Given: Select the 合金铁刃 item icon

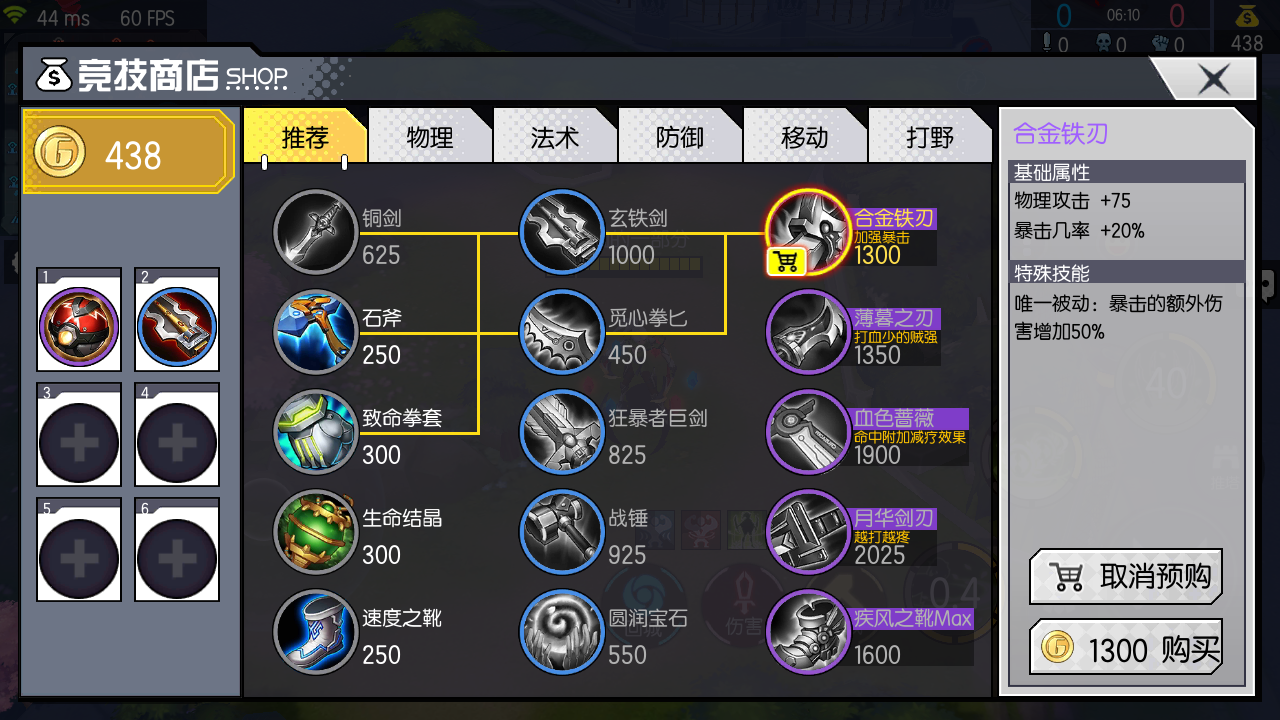Looking at the screenshot, I should (x=809, y=232).
